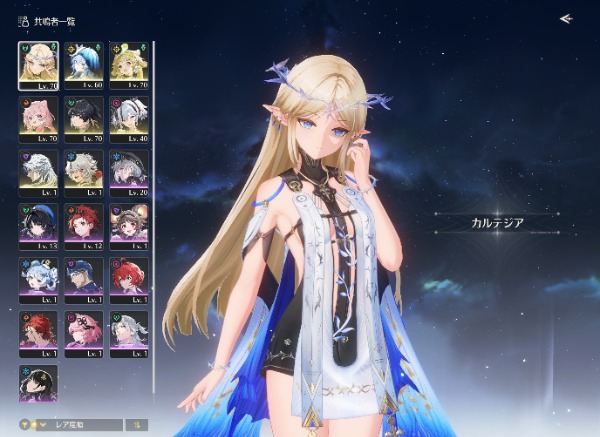Choose the blue-beret resonator at Lv. 13

pos(37,224)
